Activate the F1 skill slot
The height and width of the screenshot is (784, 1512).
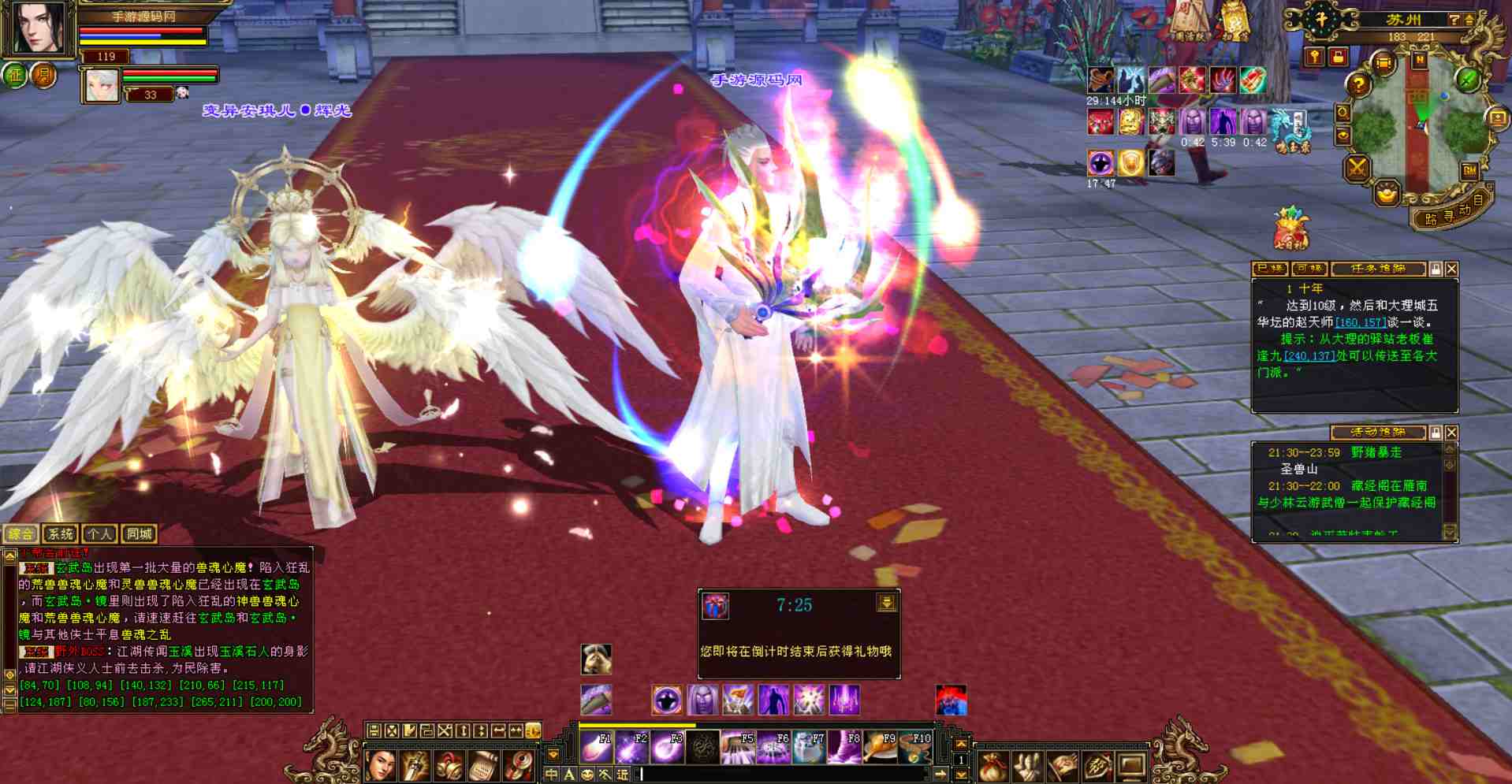pyautogui.click(x=596, y=747)
